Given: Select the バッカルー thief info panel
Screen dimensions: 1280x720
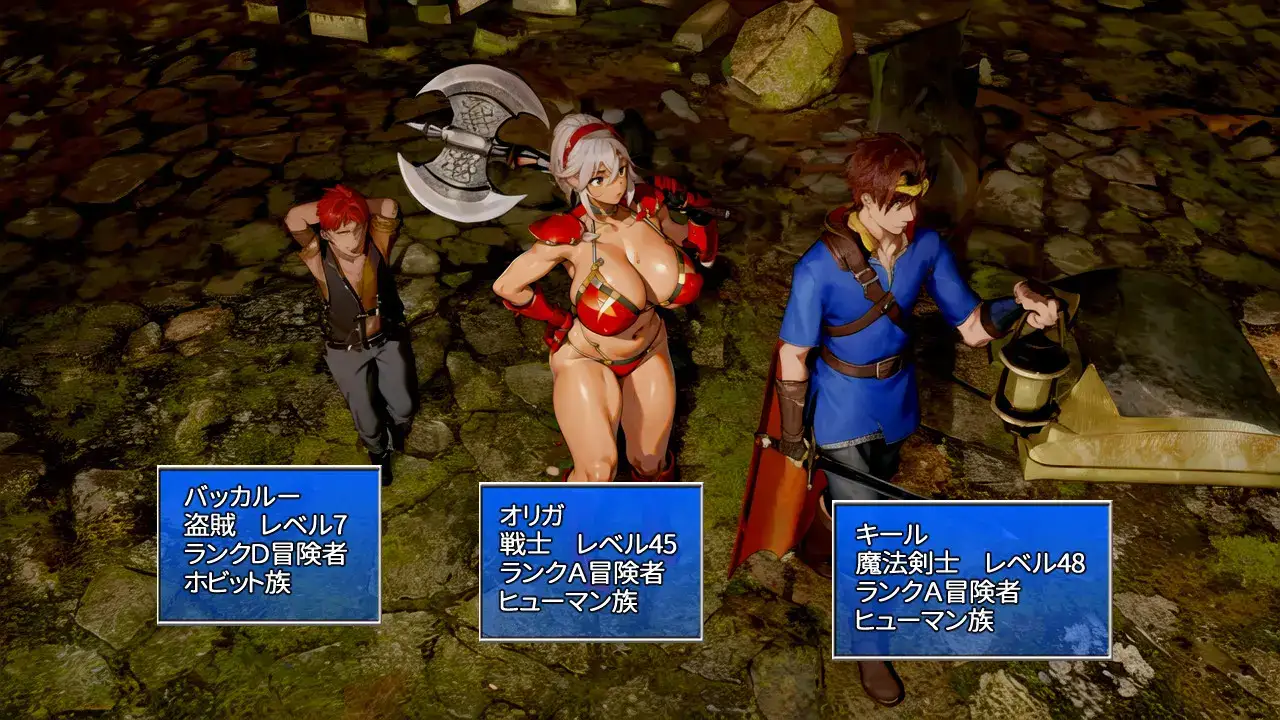Looking at the screenshot, I should coord(268,545).
